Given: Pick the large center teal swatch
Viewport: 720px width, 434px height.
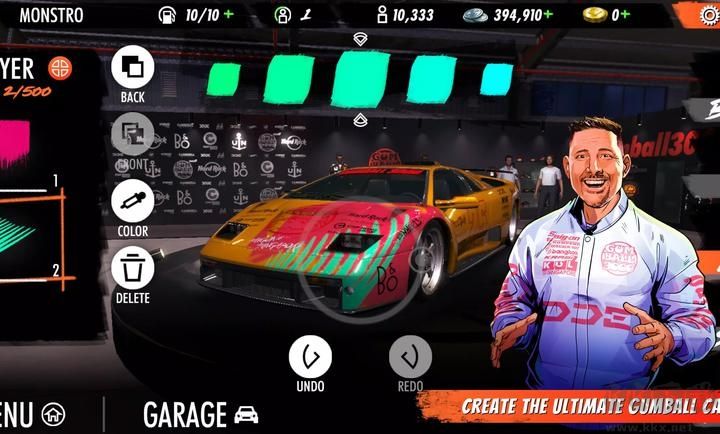Looking at the screenshot, I should point(360,78).
